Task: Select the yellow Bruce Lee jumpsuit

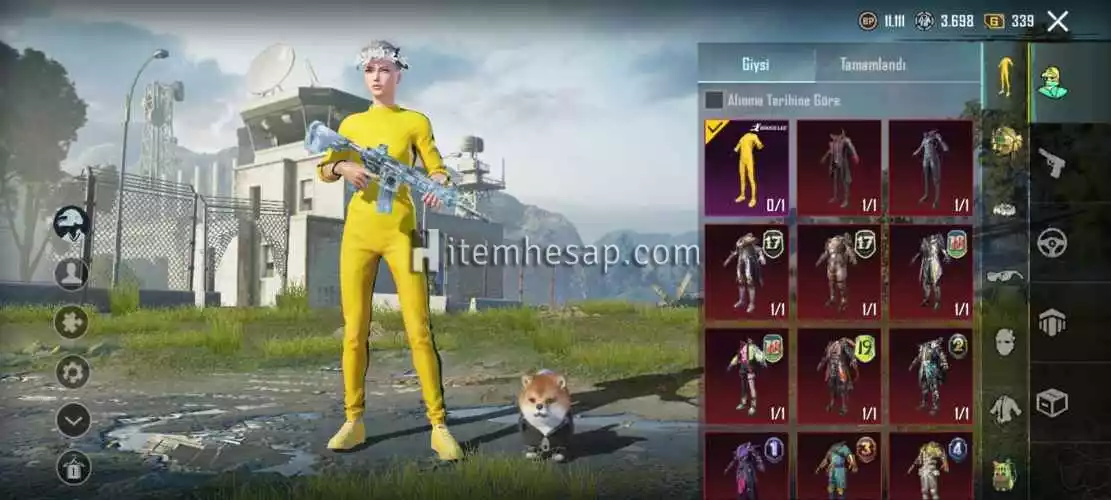Action: point(746,168)
